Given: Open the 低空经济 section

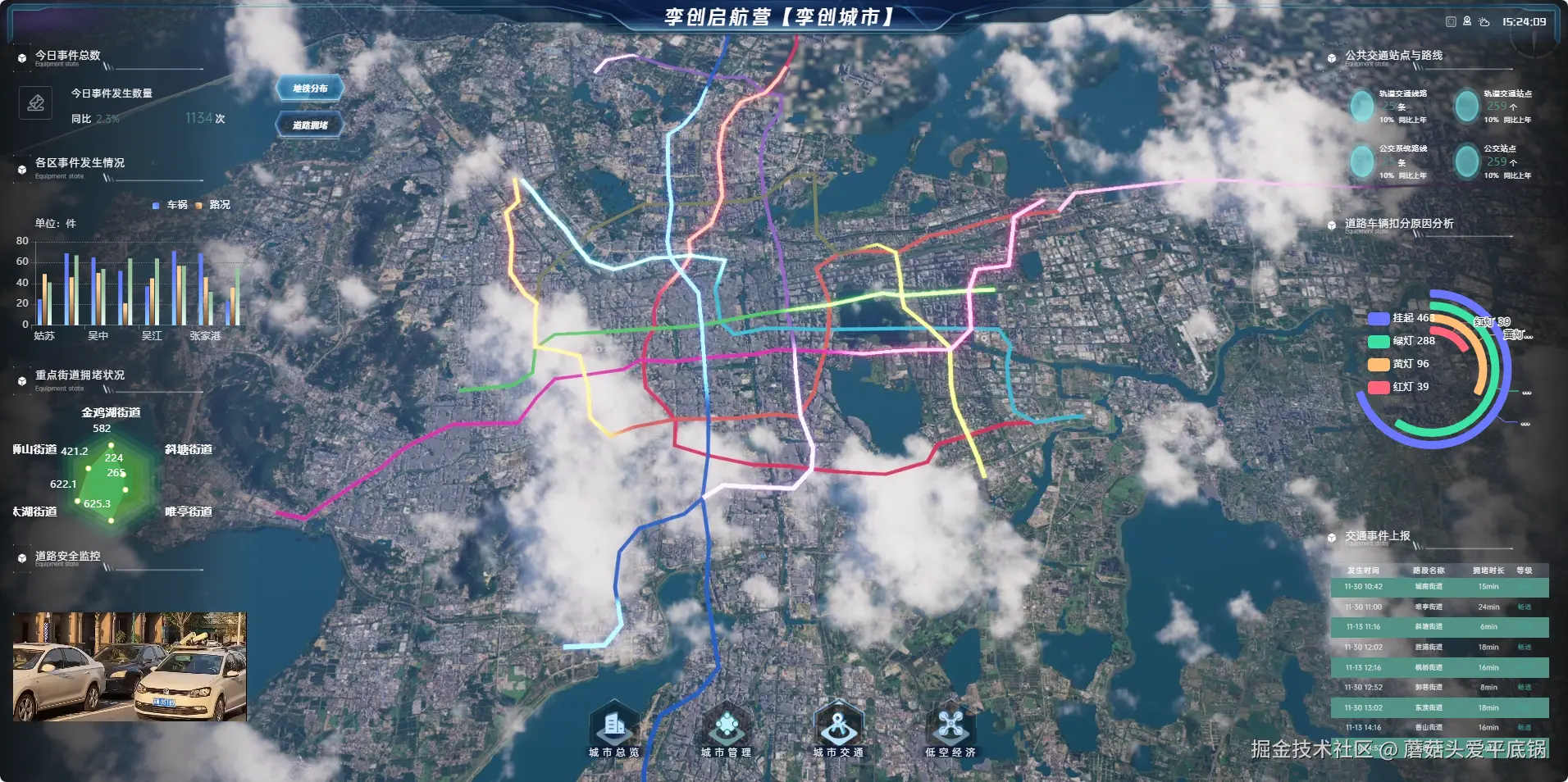Looking at the screenshot, I should (x=950, y=729).
